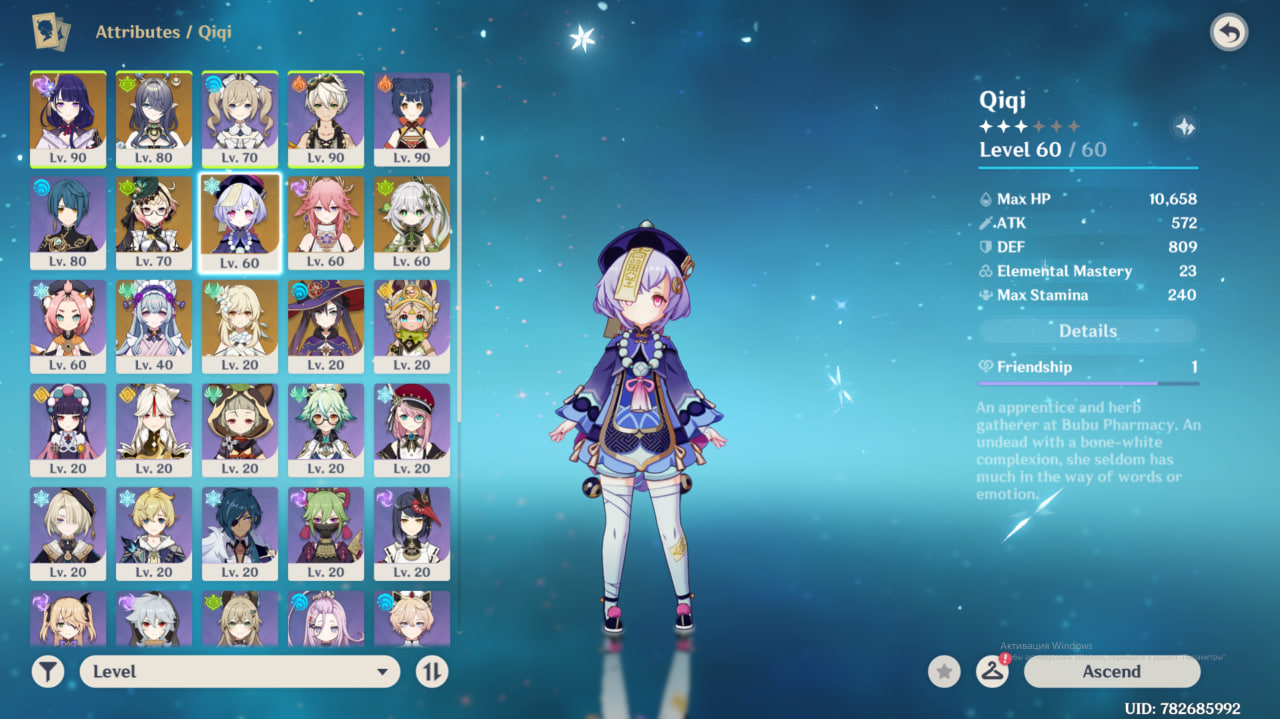
Task: Choose Barbara's Lv. 70 portrait
Action: pos(240,119)
